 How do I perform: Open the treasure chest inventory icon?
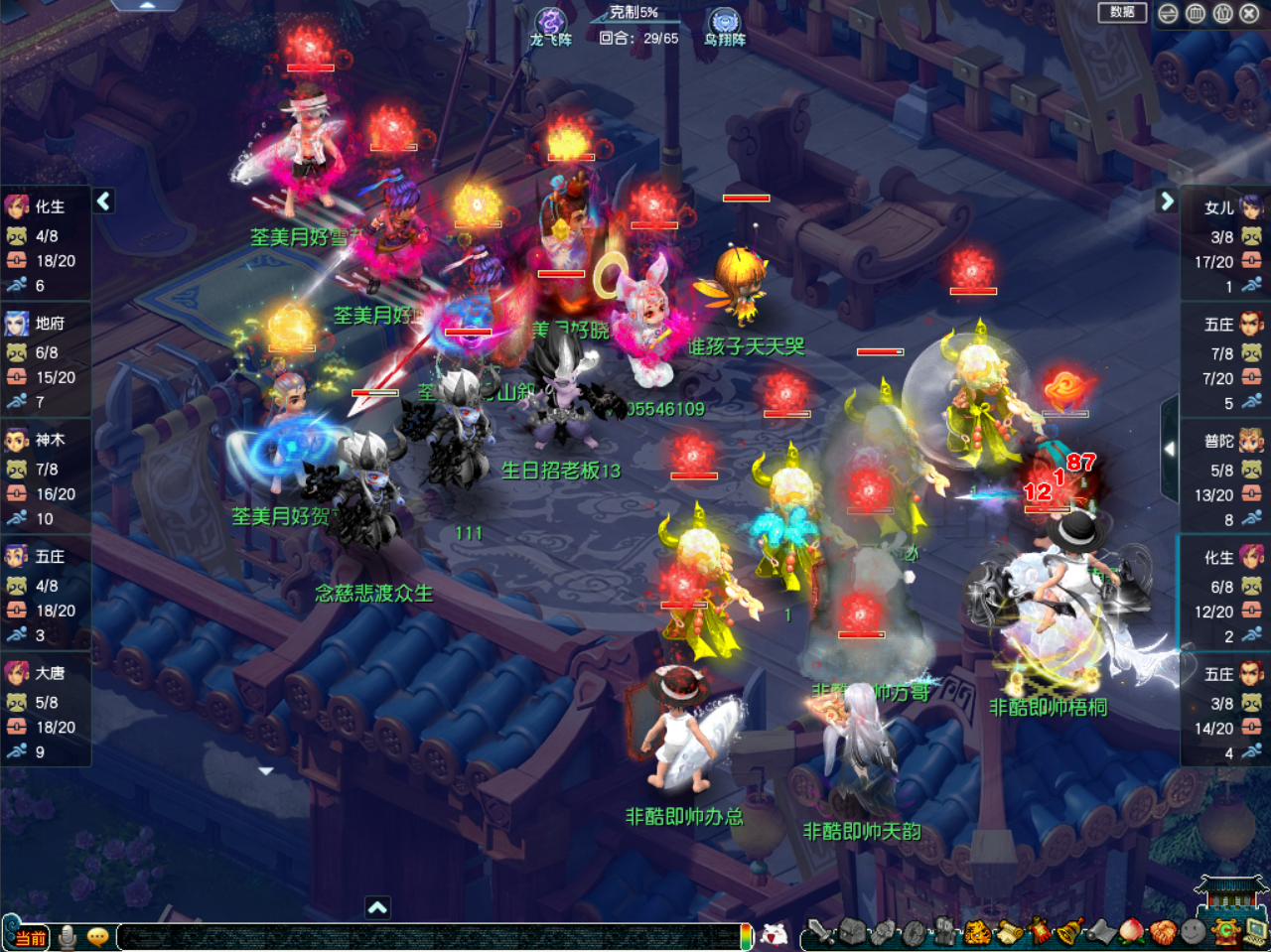tap(852, 932)
